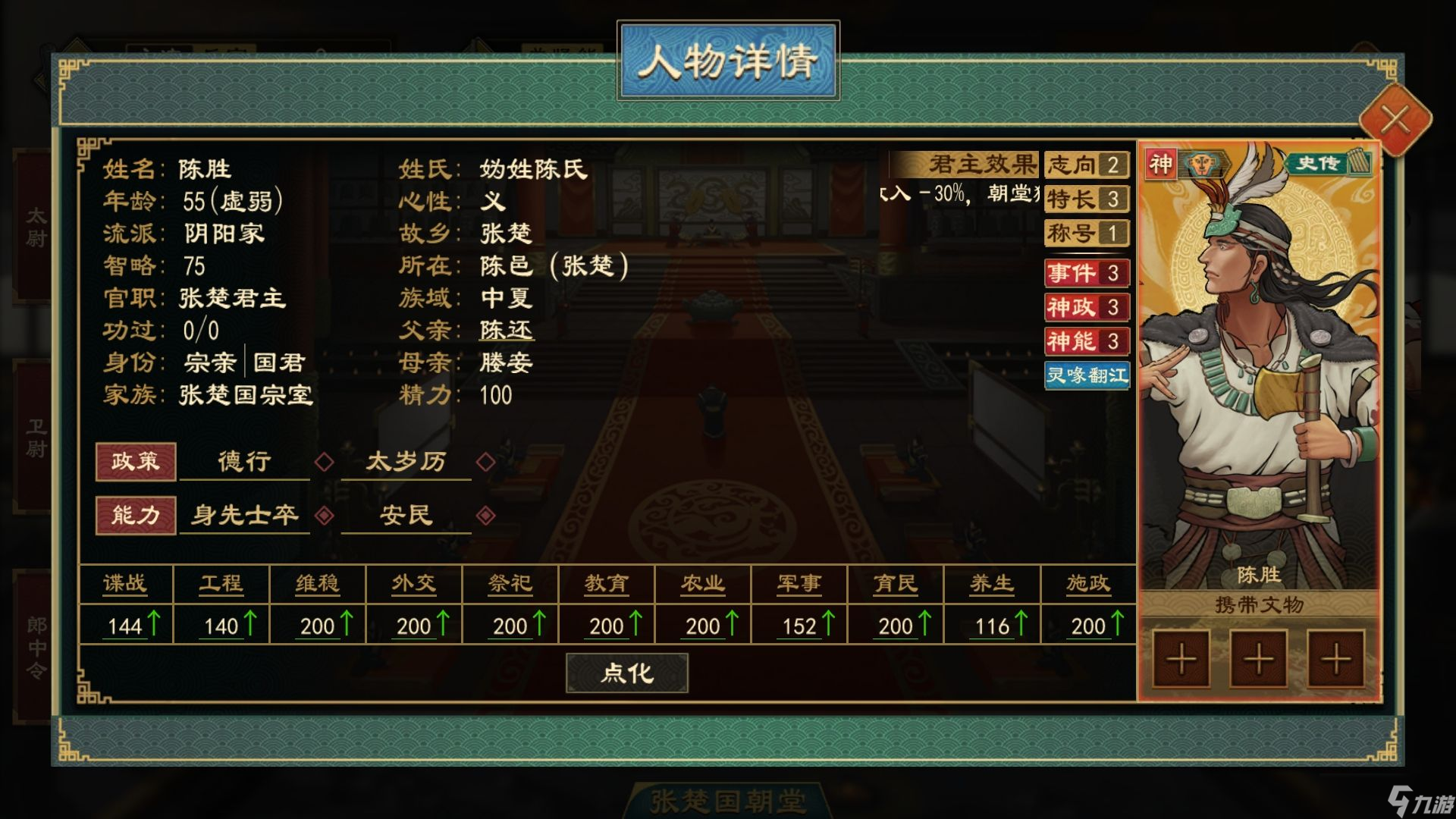1456x819 pixels.
Task: Toggle the diamond next to 德行 policy
Action: 325,462
